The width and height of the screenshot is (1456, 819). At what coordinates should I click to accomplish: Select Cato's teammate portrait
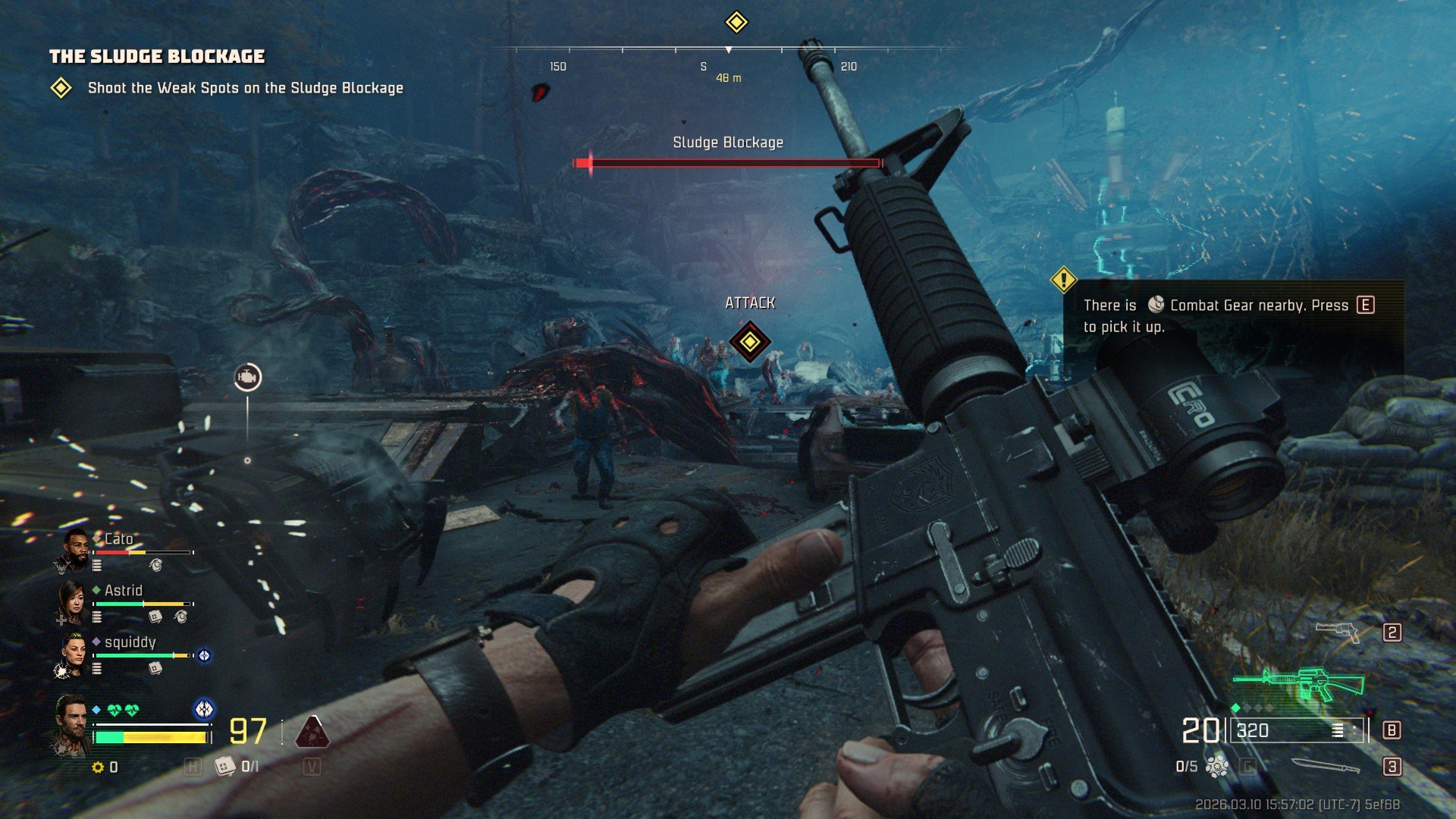tap(72, 551)
